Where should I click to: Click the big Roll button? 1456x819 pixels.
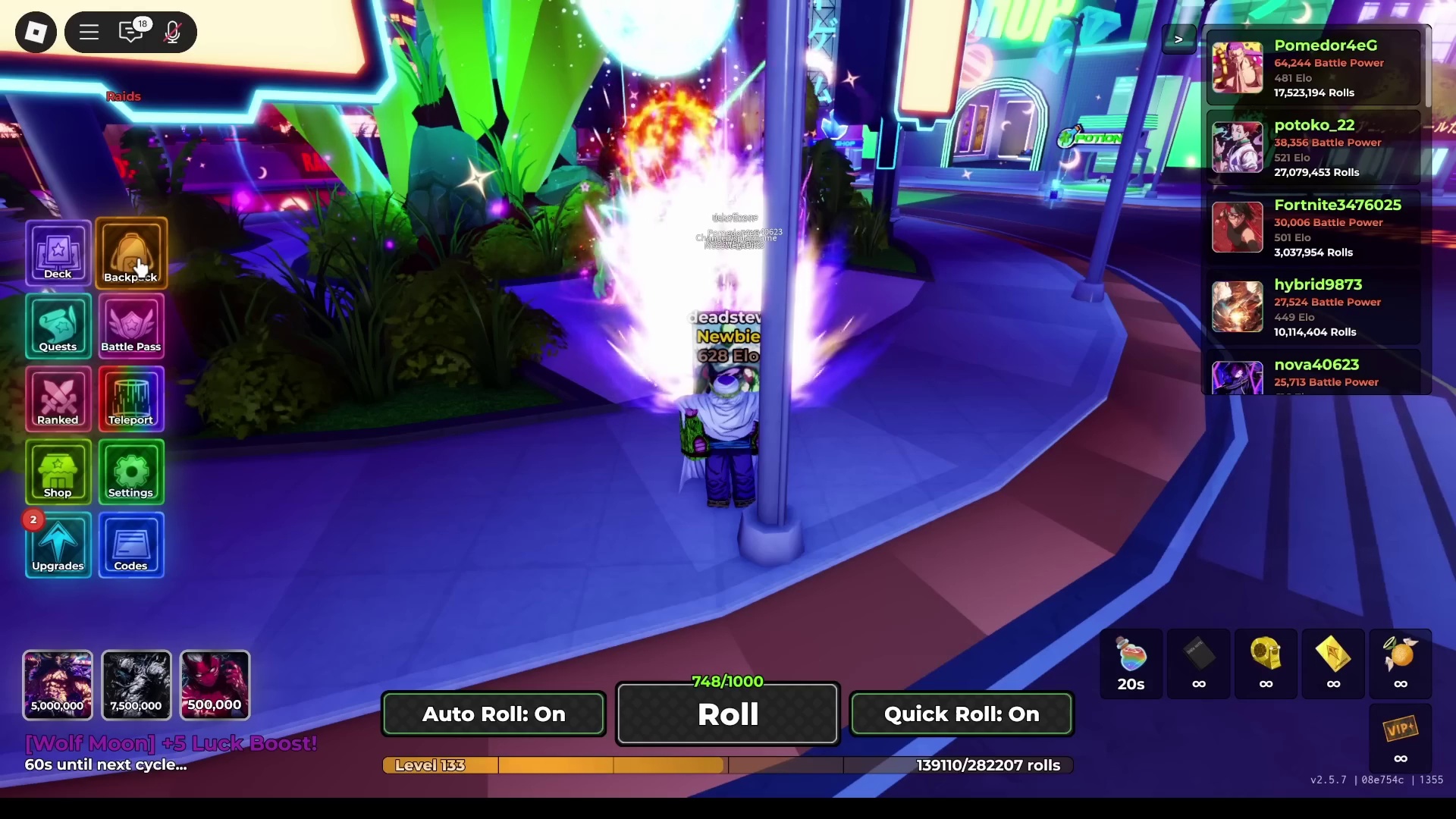coord(727,714)
